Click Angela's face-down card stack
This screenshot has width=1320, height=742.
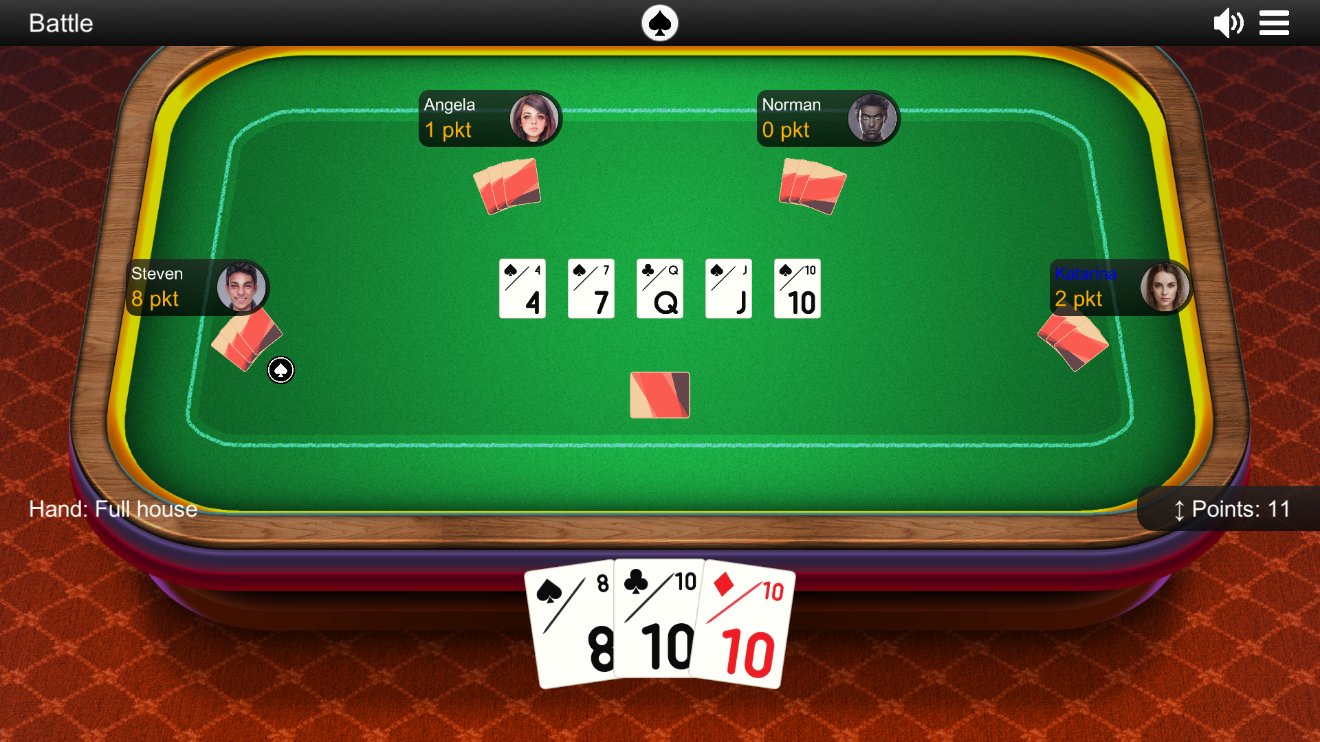click(x=506, y=186)
